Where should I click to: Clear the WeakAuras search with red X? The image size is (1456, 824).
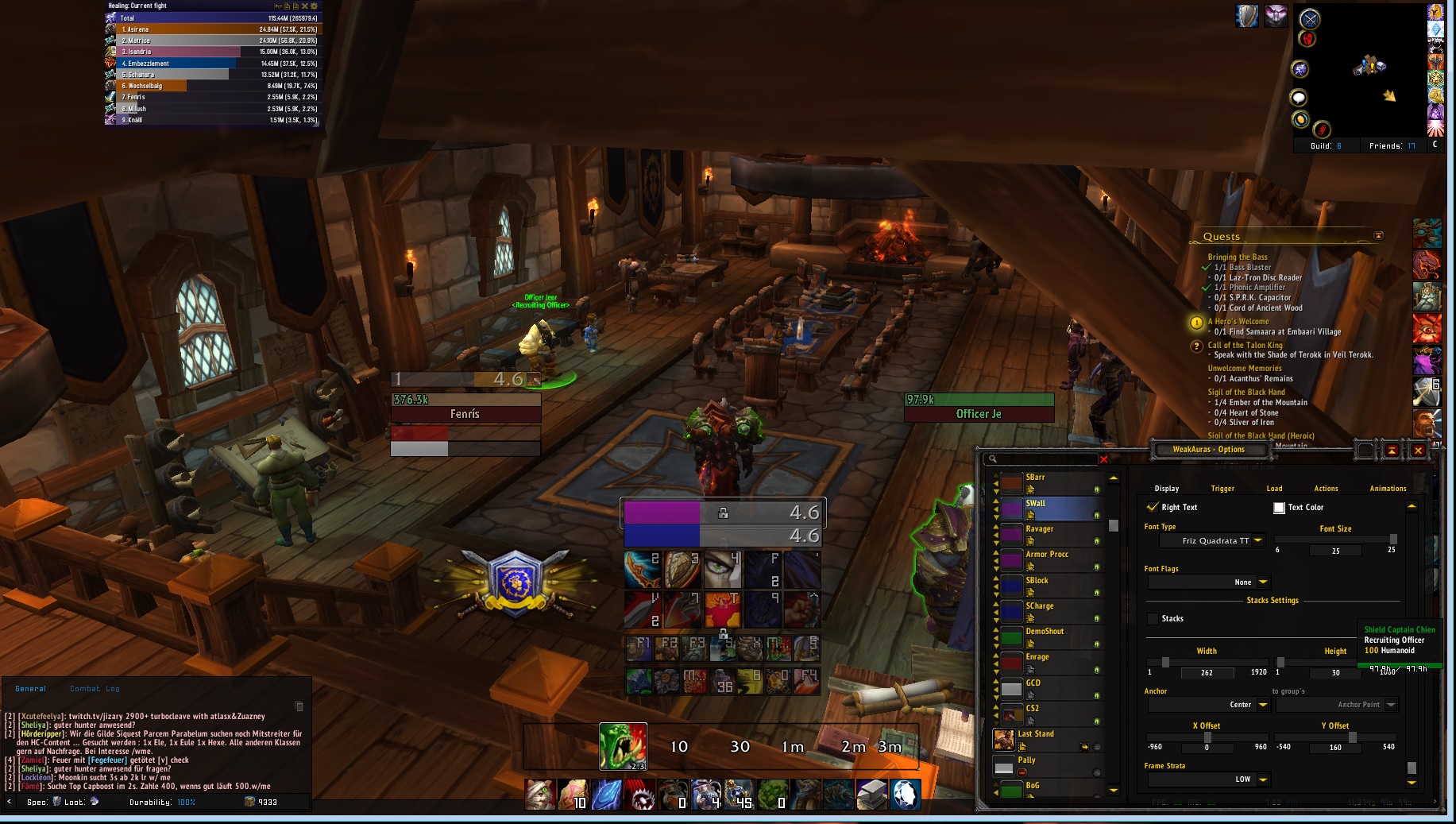tap(1103, 459)
